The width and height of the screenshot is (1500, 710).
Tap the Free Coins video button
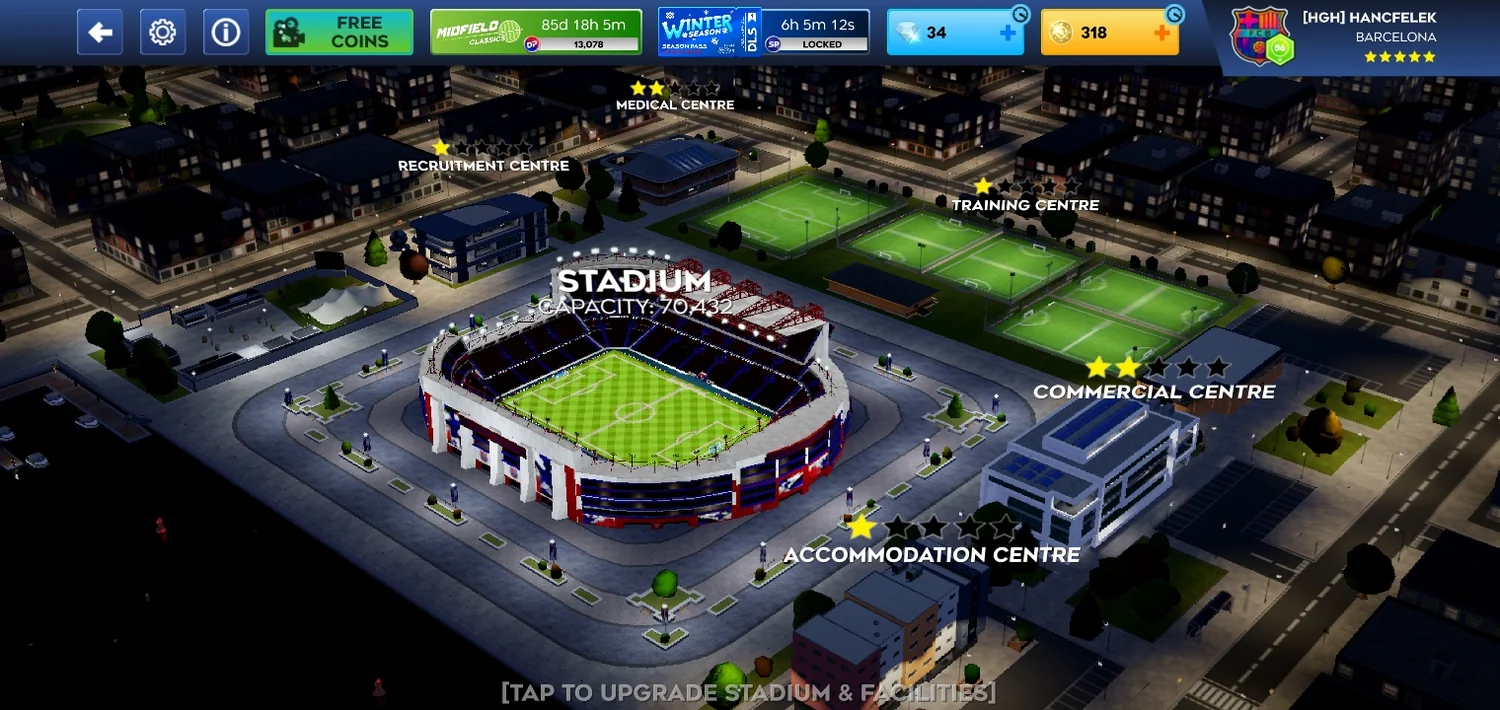[x=339, y=33]
